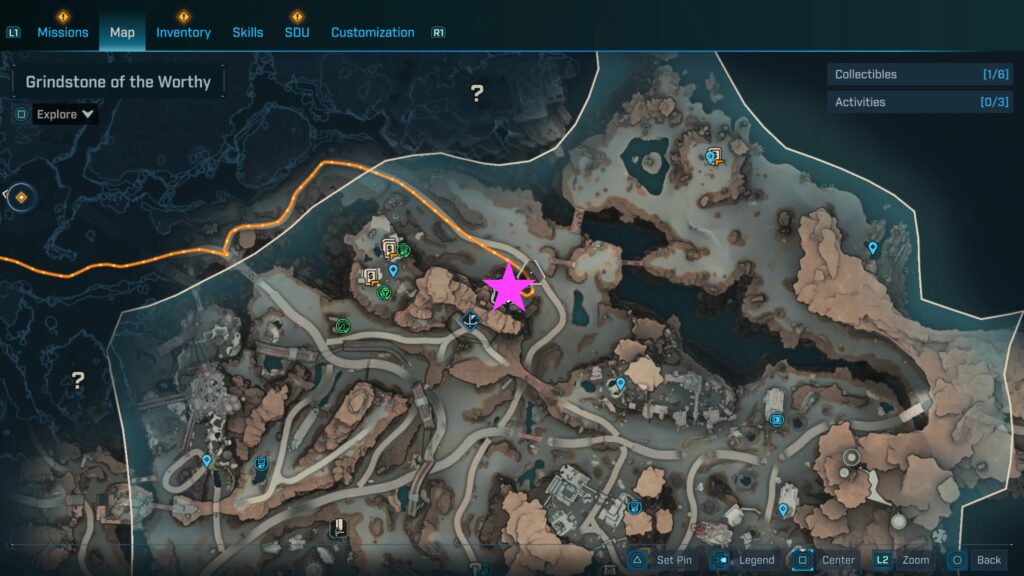Screen dimensions: 1024x576
Task: Click the pink star map marker
Action: (x=508, y=287)
